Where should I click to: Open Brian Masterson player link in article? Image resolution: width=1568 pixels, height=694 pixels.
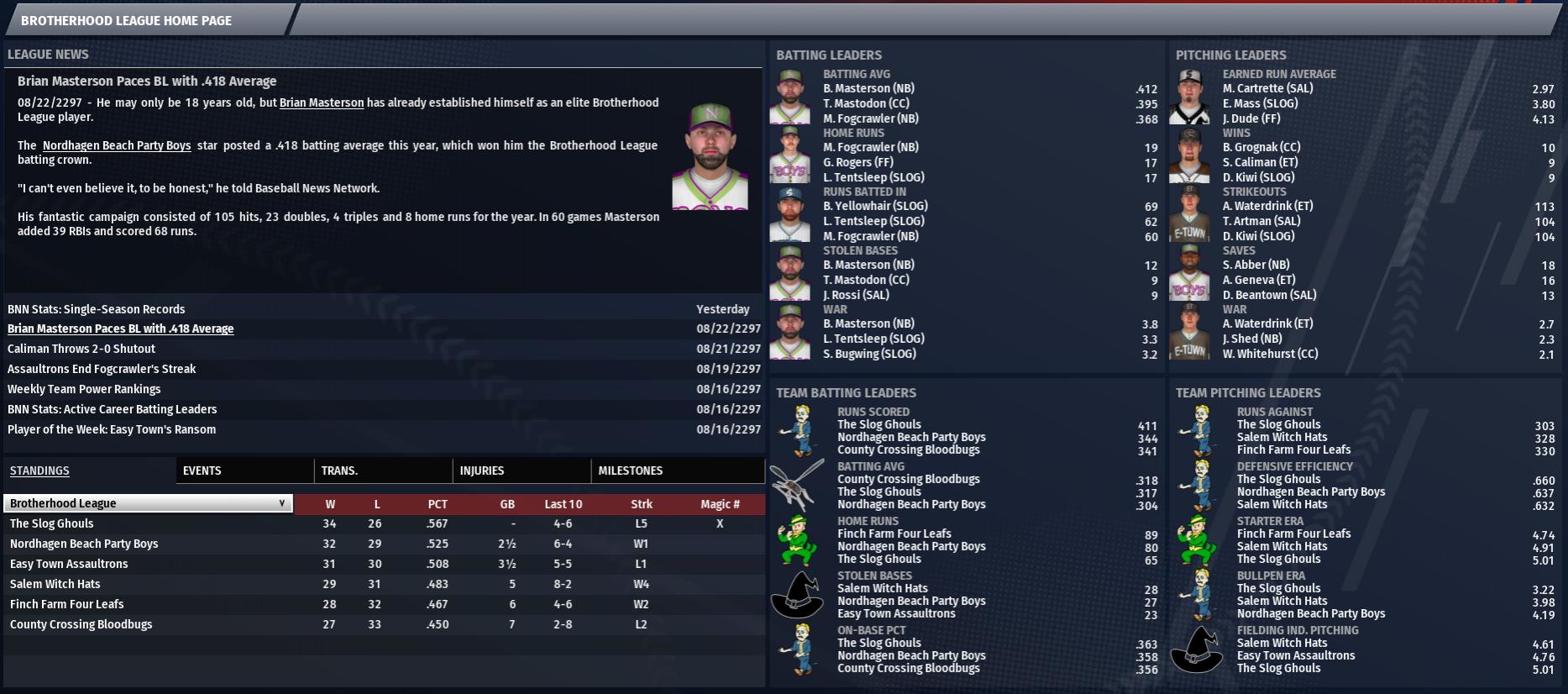tap(322, 103)
